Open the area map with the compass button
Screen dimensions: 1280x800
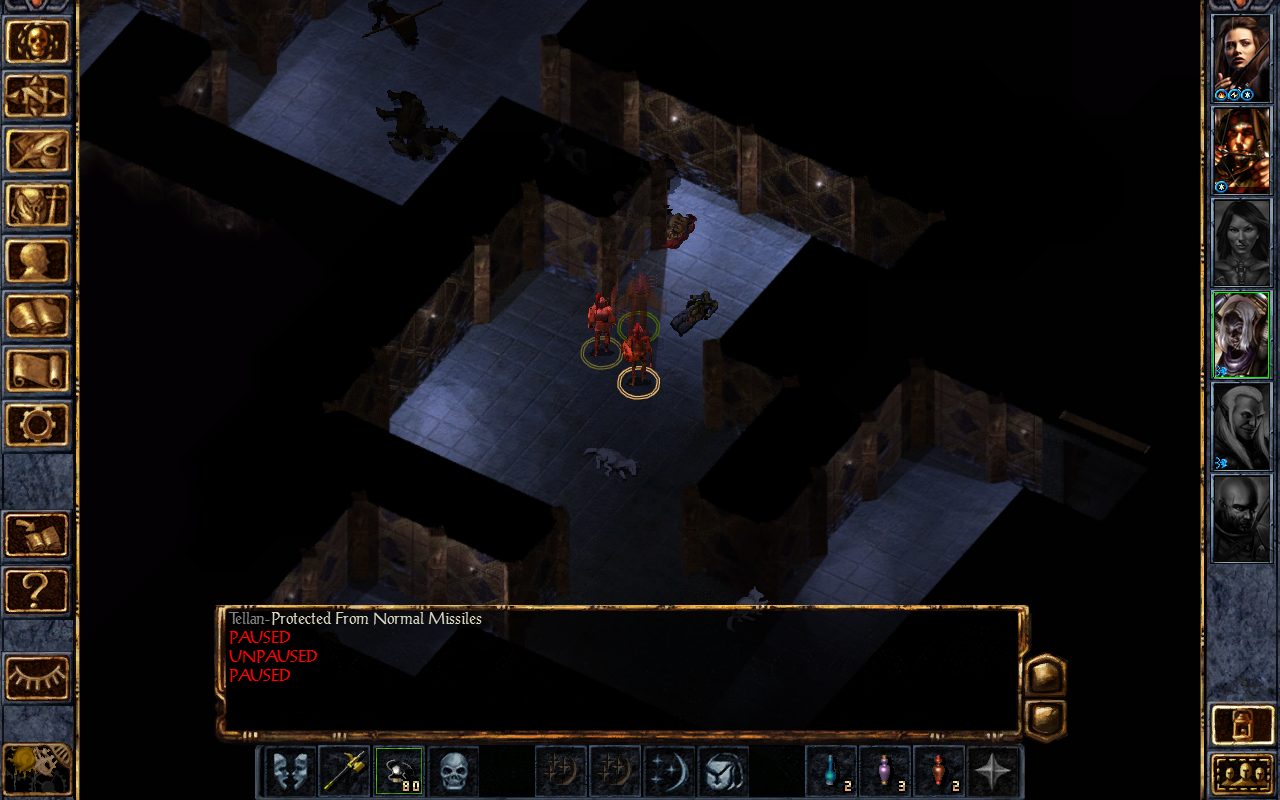[38, 96]
